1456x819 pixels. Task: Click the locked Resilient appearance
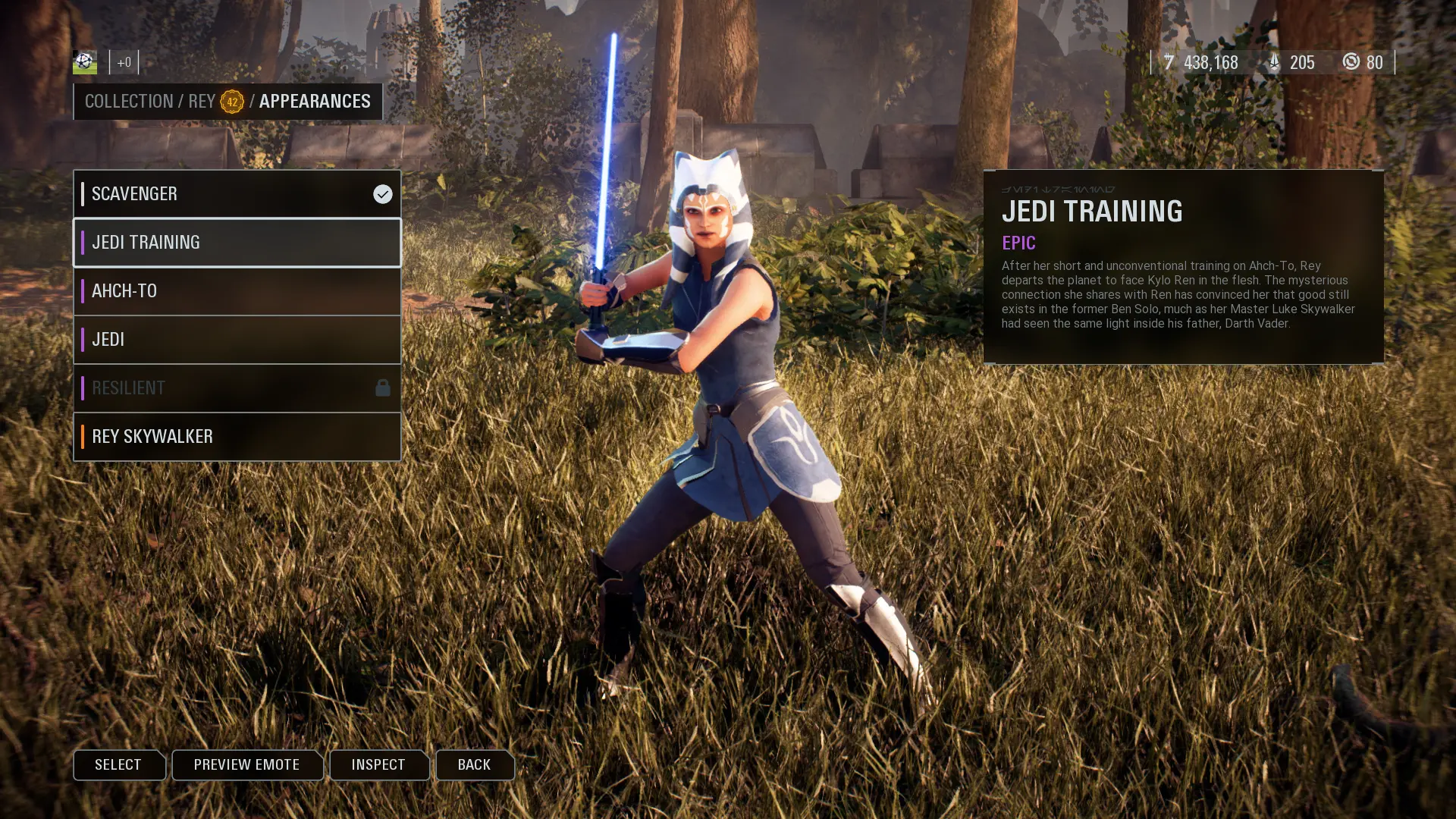[x=237, y=388]
